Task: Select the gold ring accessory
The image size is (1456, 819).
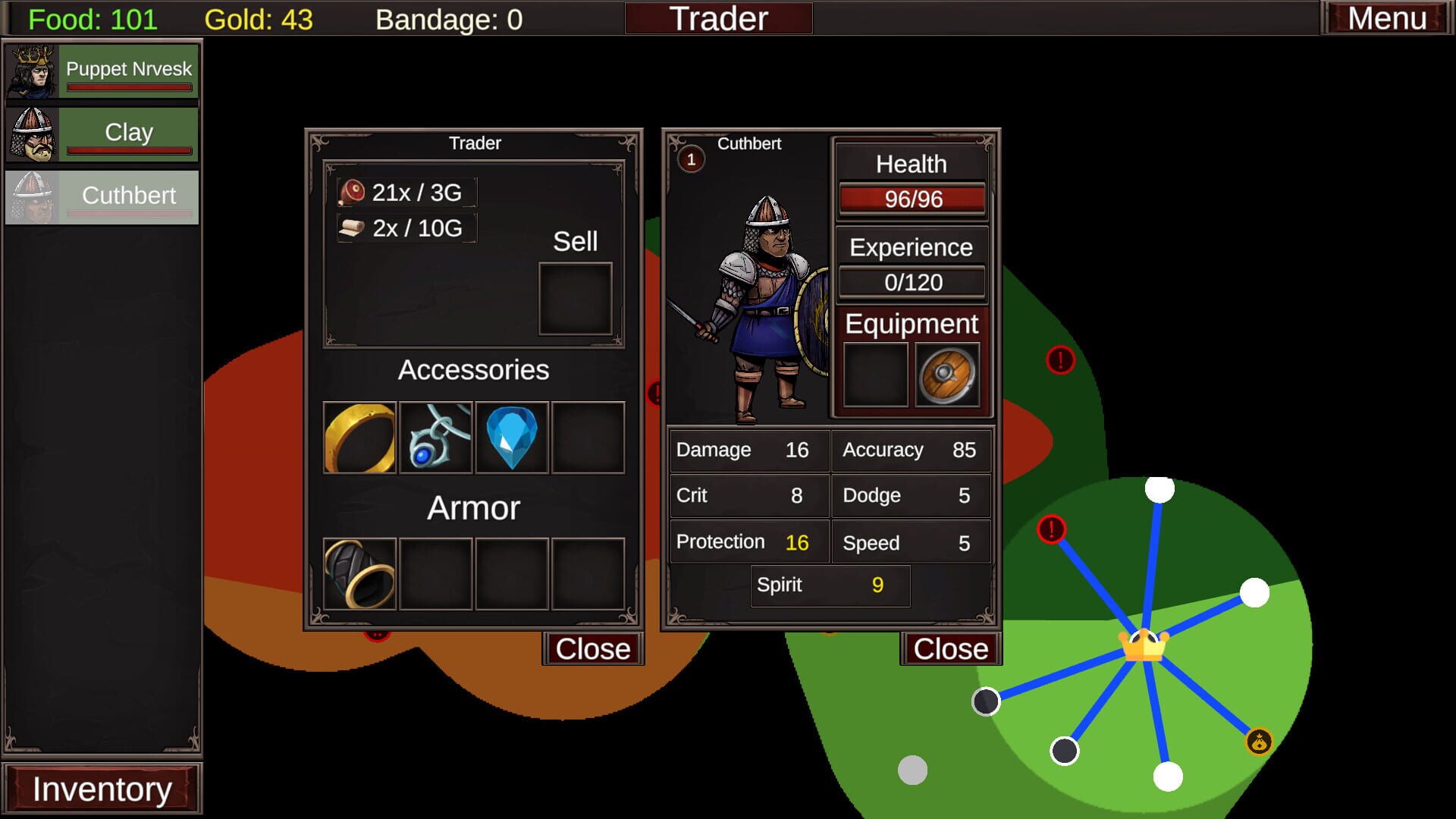Action: point(359,438)
